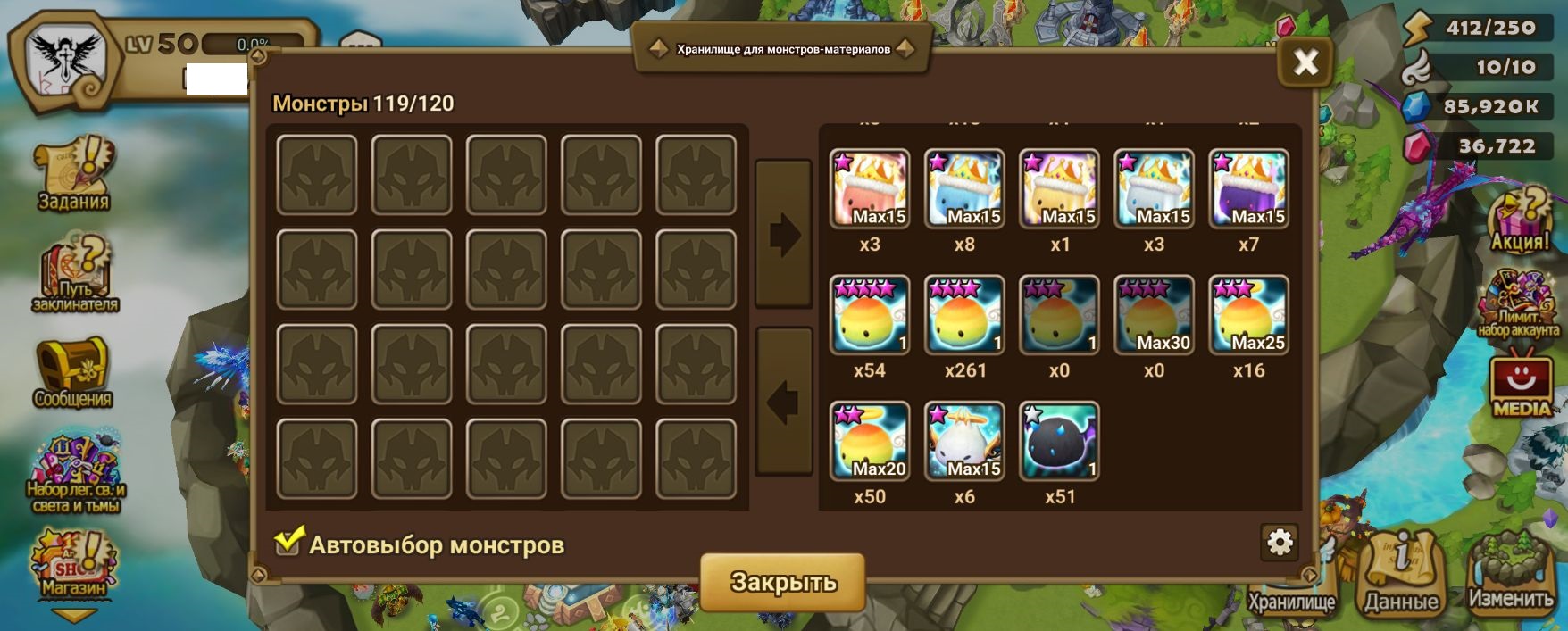This screenshot has height=631, width=1568.
Task: Select the purple king angelmon with x7
Action: (1248, 188)
